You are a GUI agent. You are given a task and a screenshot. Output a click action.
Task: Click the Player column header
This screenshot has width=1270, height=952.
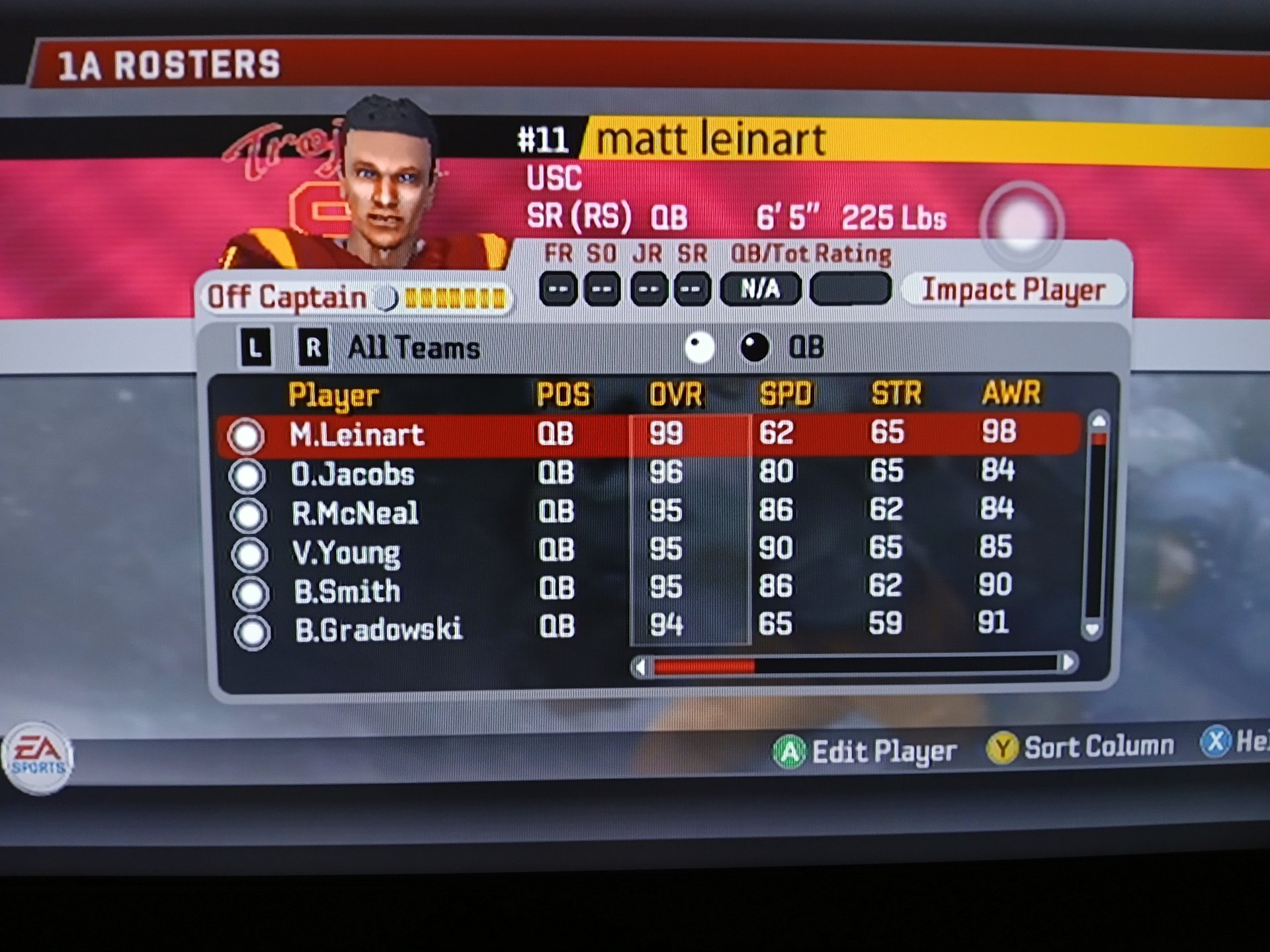[x=333, y=395]
